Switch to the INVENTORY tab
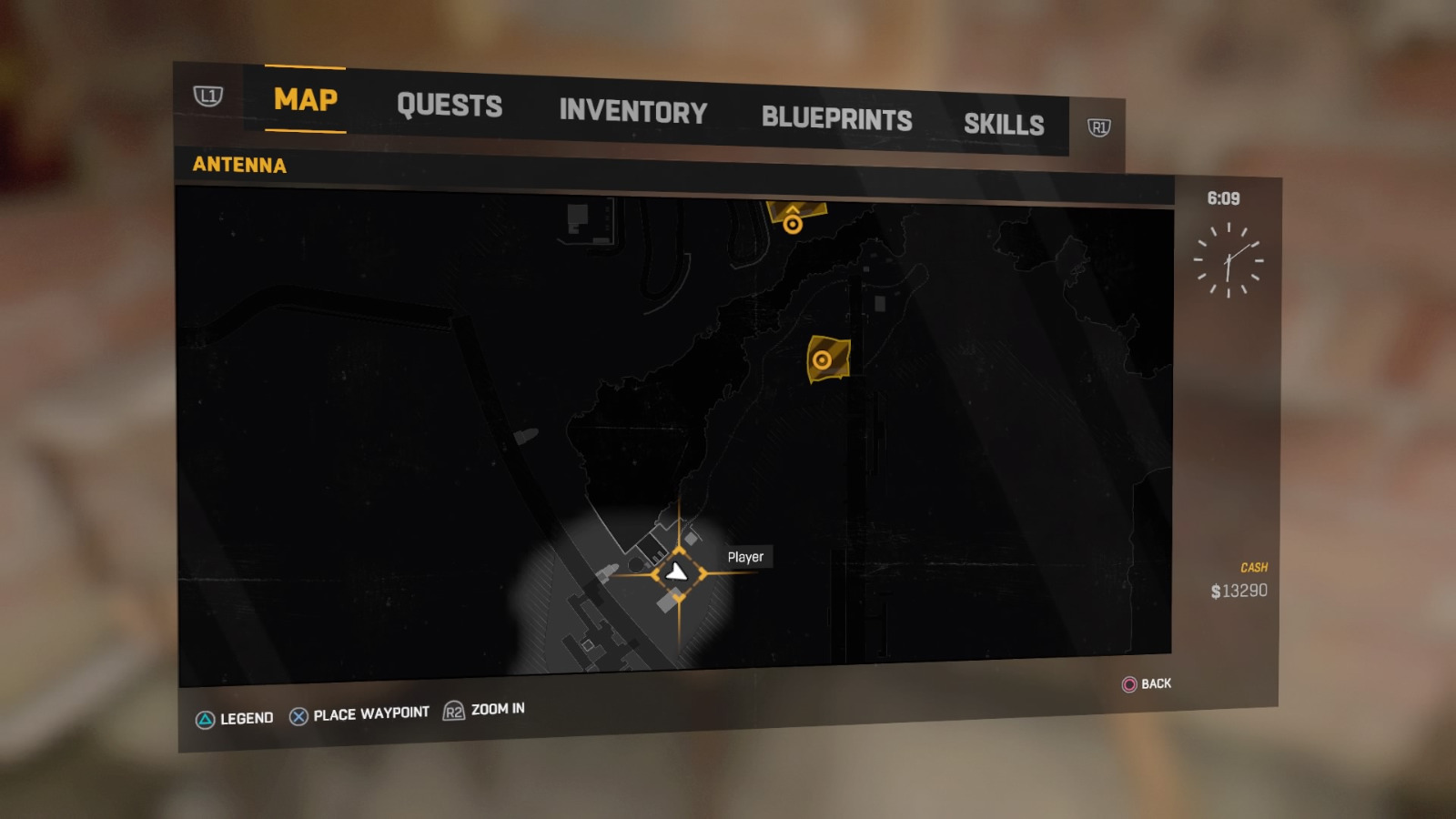Screen dimensions: 1456x819 (633, 113)
